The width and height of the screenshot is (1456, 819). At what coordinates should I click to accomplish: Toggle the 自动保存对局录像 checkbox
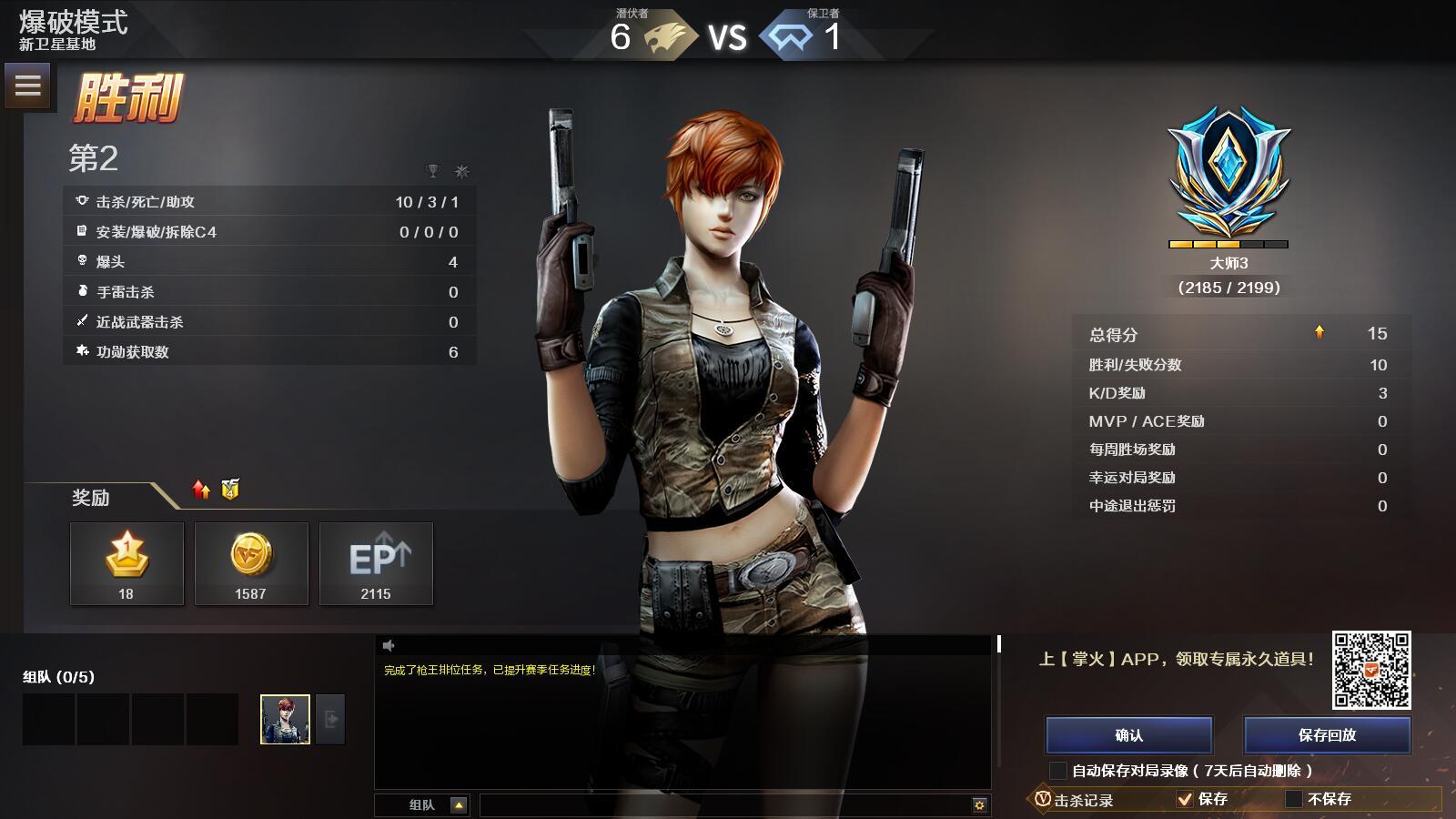[x=1058, y=771]
